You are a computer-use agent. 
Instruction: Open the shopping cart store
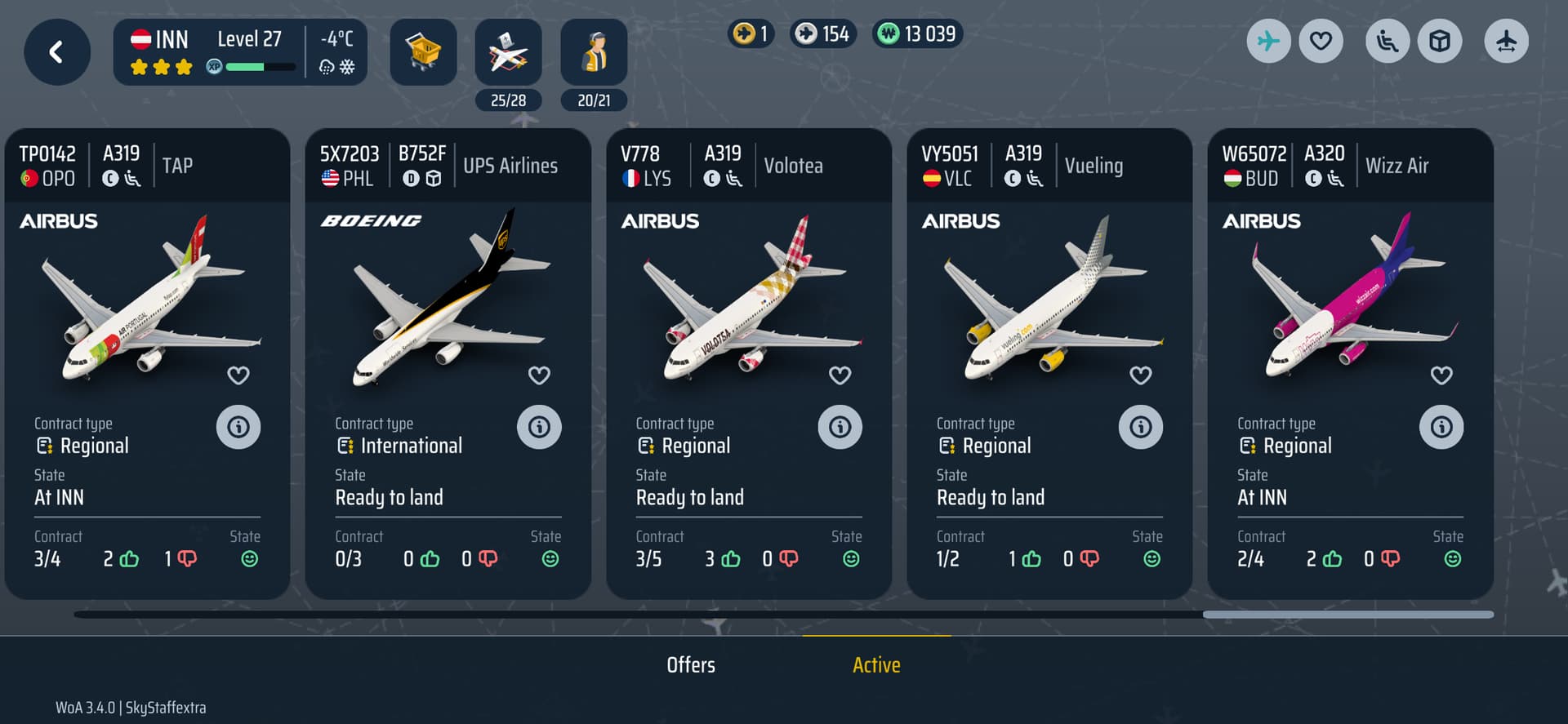tap(423, 53)
